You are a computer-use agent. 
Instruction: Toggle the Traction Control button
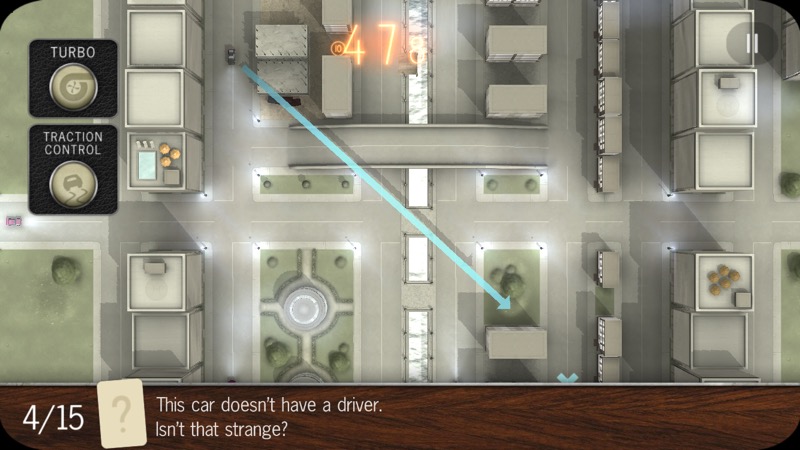[x=73, y=184]
